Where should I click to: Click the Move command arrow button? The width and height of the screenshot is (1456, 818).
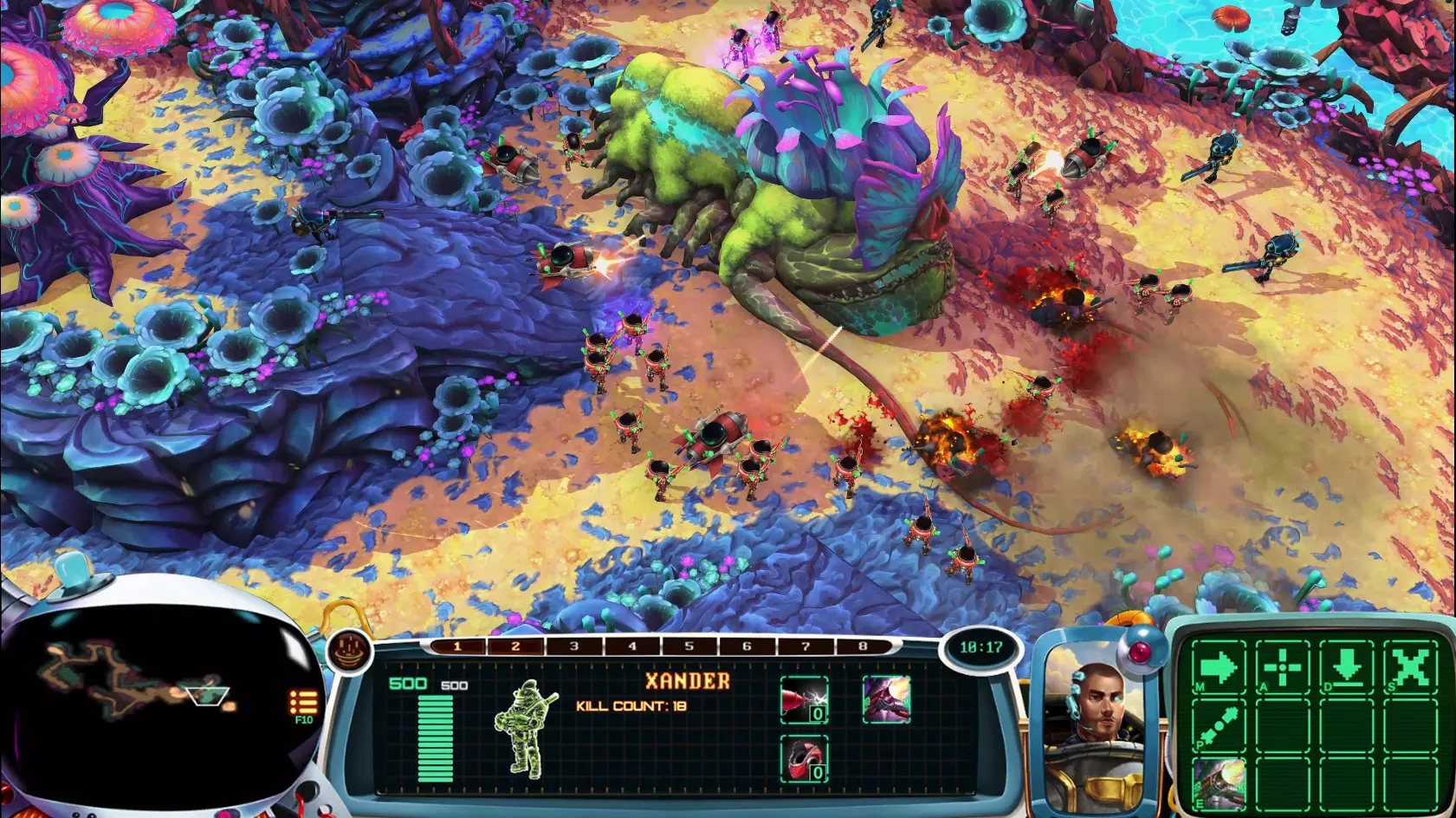click(x=1218, y=668)
